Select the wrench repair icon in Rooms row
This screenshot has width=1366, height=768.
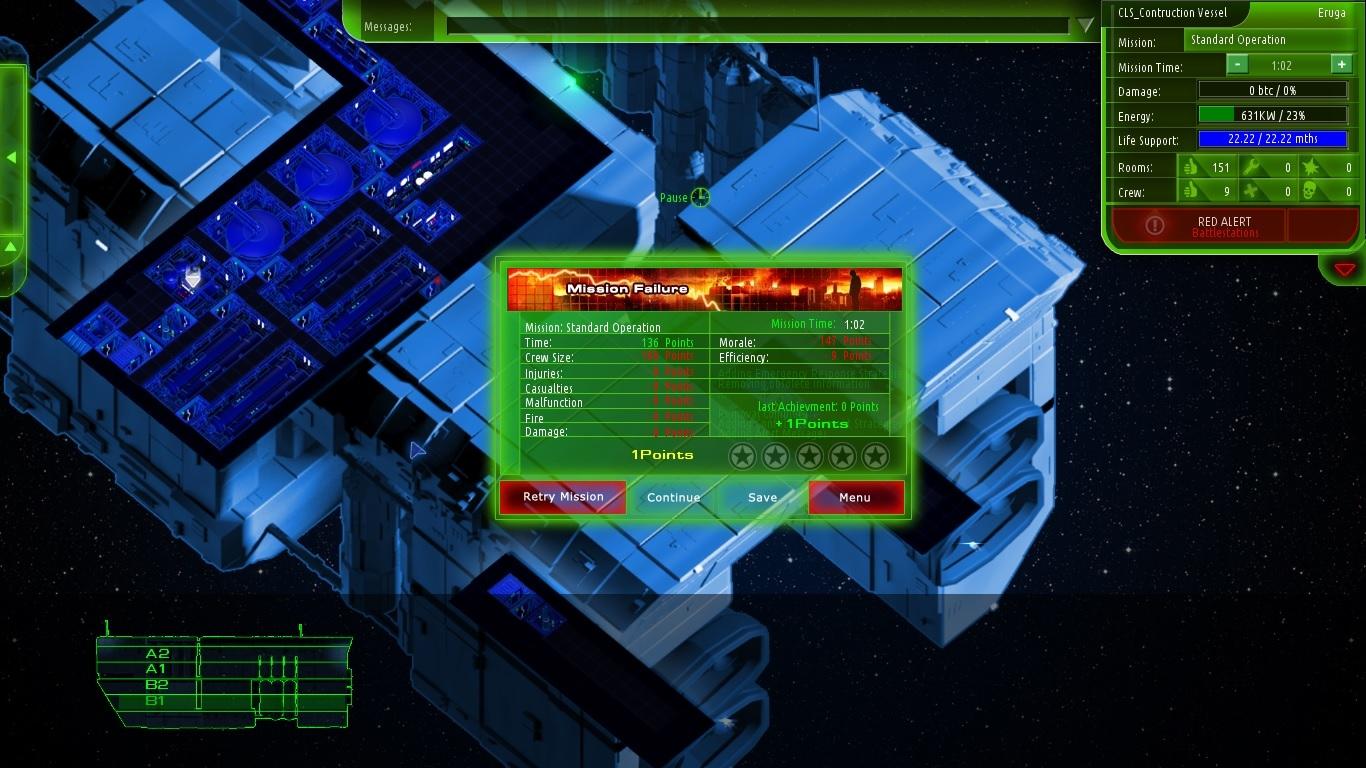[1253, 168]
